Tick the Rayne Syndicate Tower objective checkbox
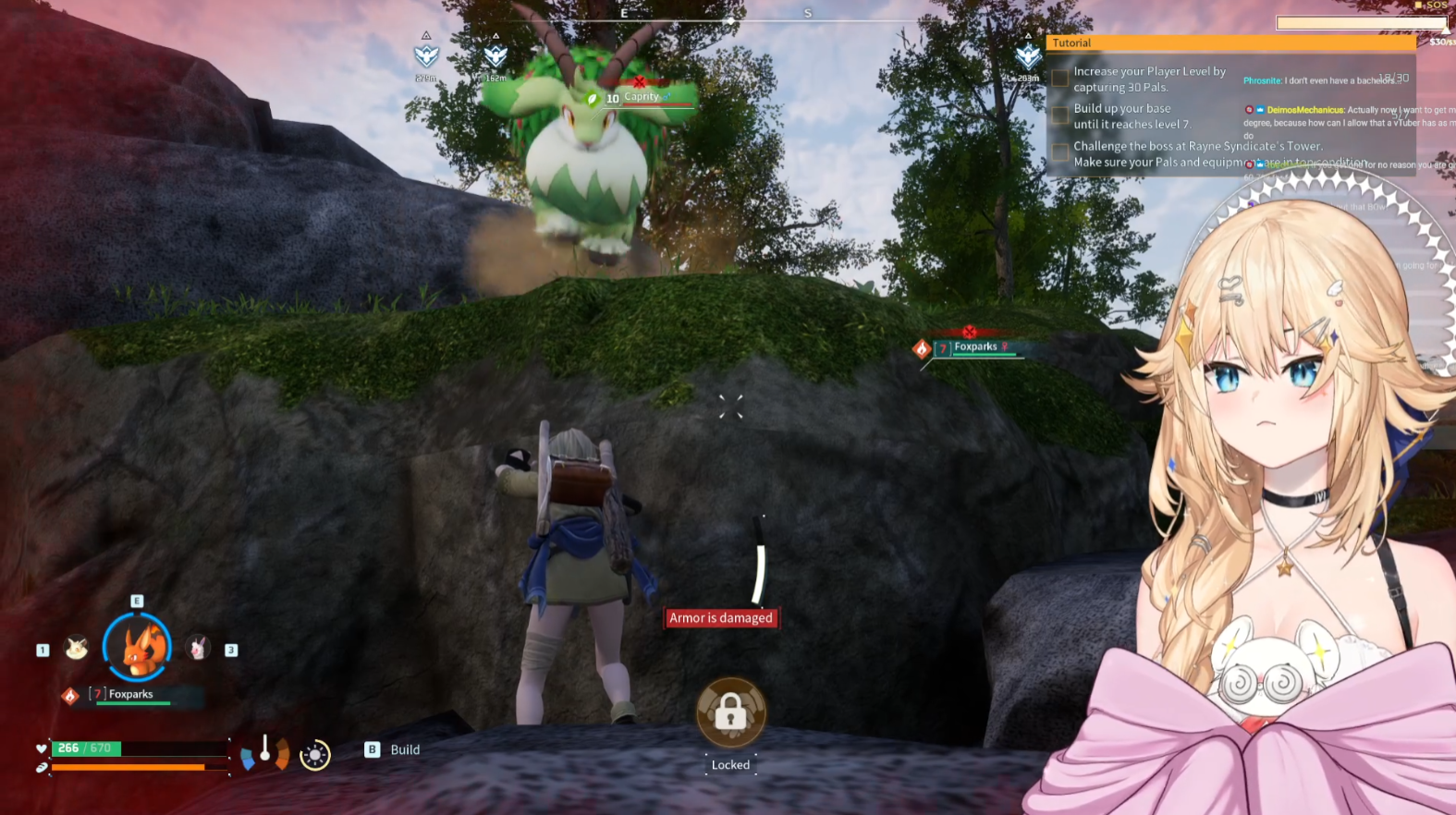 (1059, 152)
